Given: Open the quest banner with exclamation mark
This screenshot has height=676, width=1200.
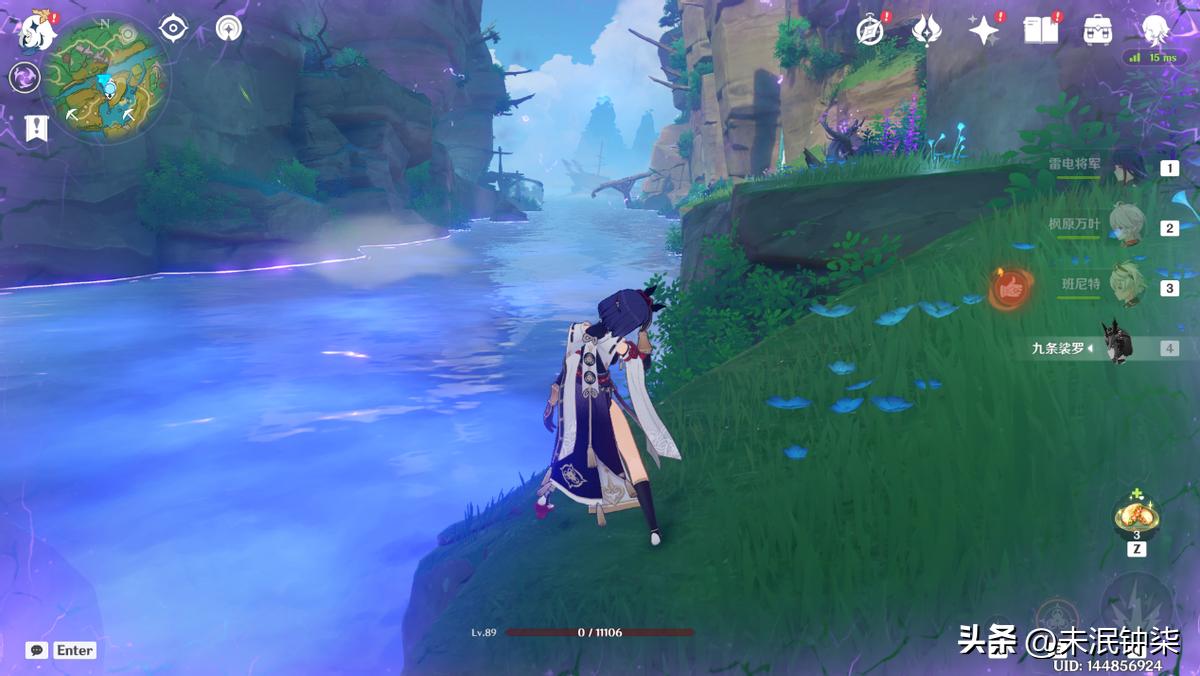Looking at the screenshot, I should coord(35,127).
